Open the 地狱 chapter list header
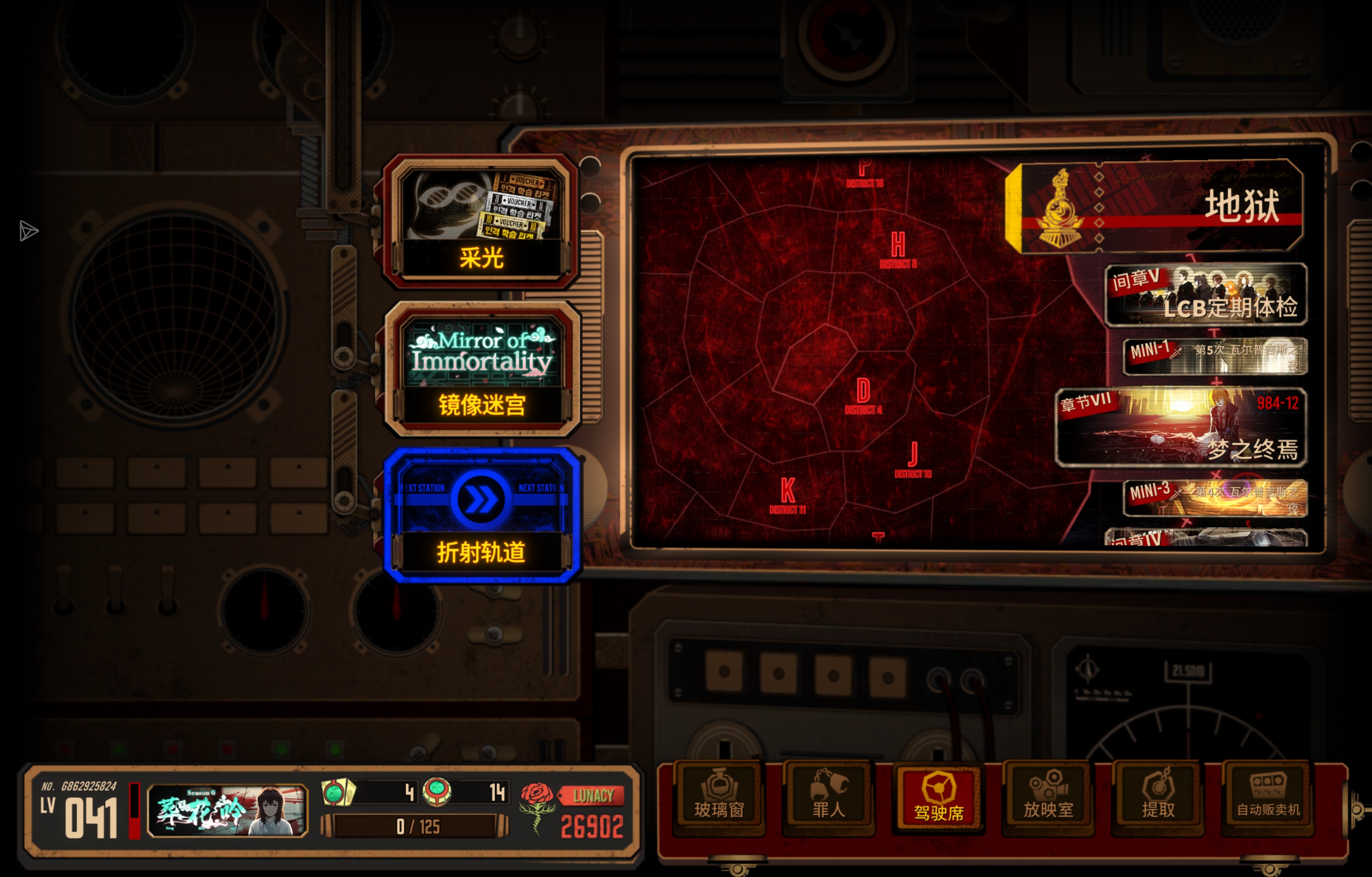Viewport: 1372px width, 877px height. click(x=1157, y=207)
